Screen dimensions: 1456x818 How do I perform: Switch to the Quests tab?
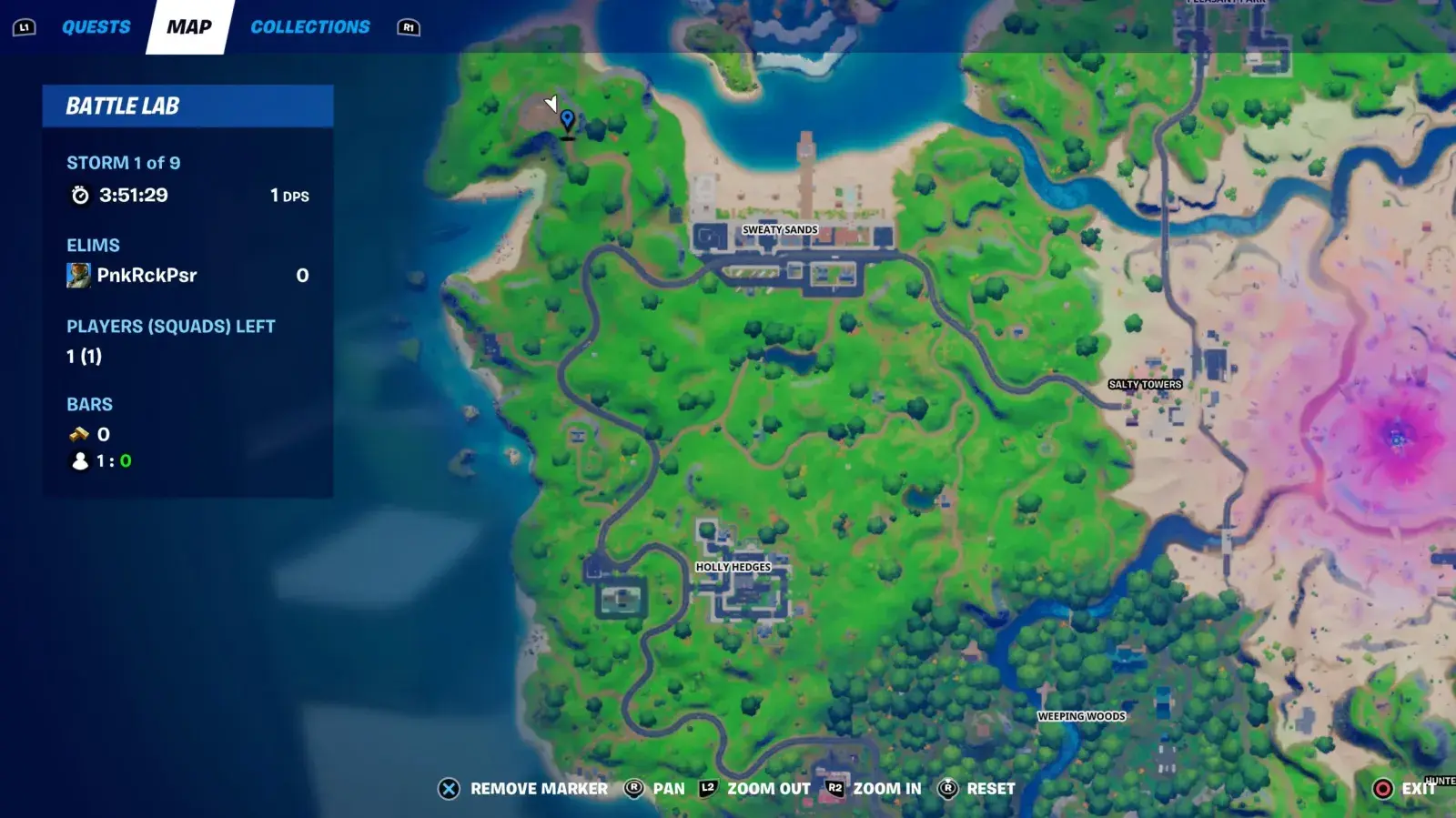[95, 26]
